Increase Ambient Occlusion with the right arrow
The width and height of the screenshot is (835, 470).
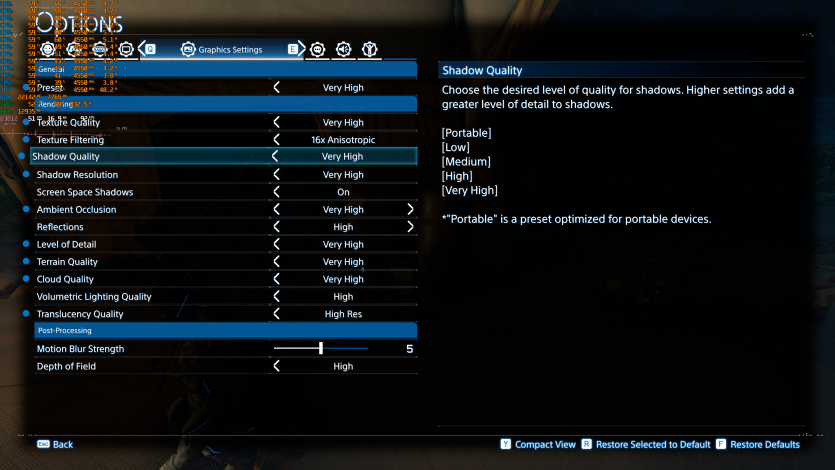tap(410, 210)
